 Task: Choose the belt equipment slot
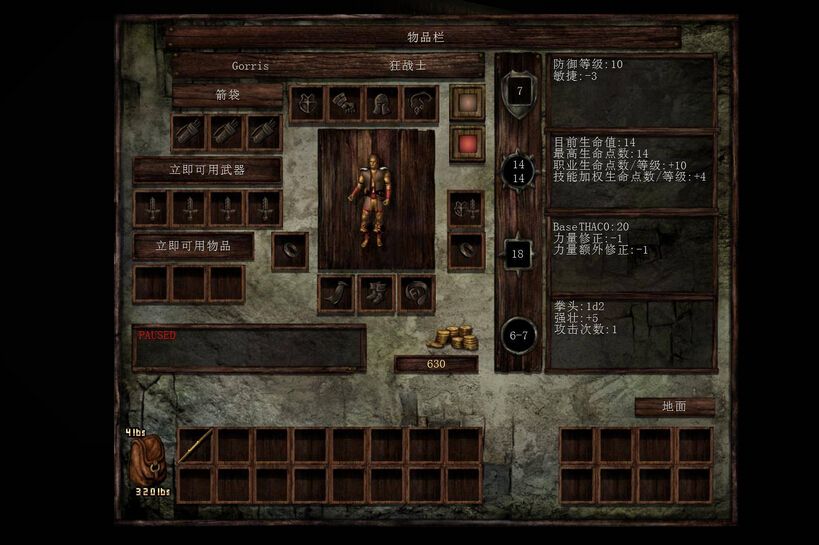coord(415,293)
